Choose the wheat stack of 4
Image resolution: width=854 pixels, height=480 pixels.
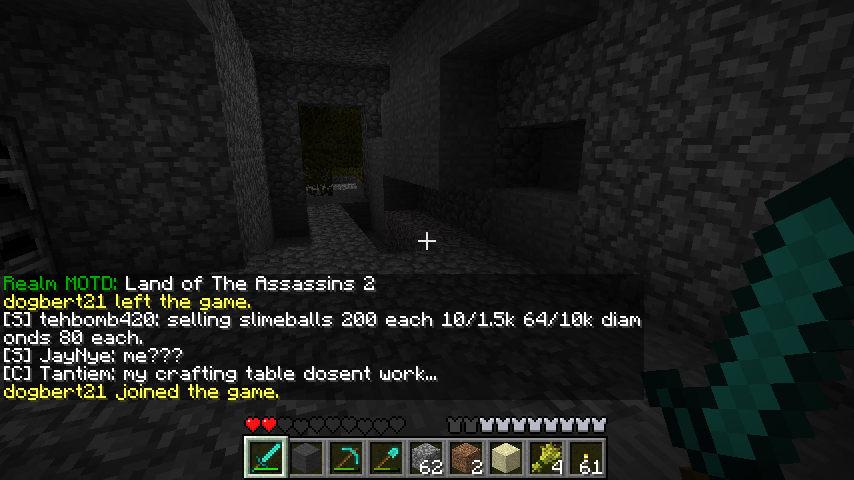pos(547,459)
